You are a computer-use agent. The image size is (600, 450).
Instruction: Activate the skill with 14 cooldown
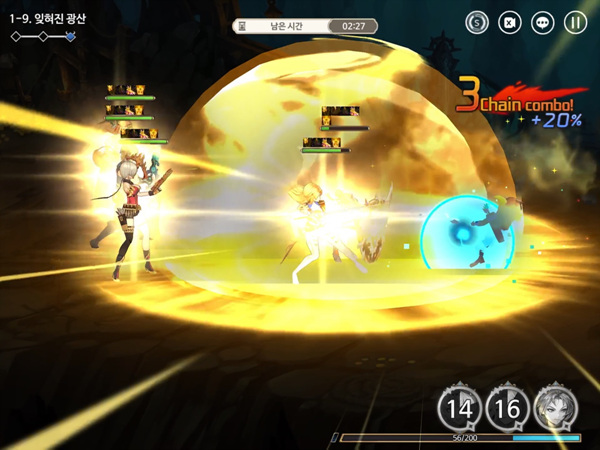tap(459, 407)
